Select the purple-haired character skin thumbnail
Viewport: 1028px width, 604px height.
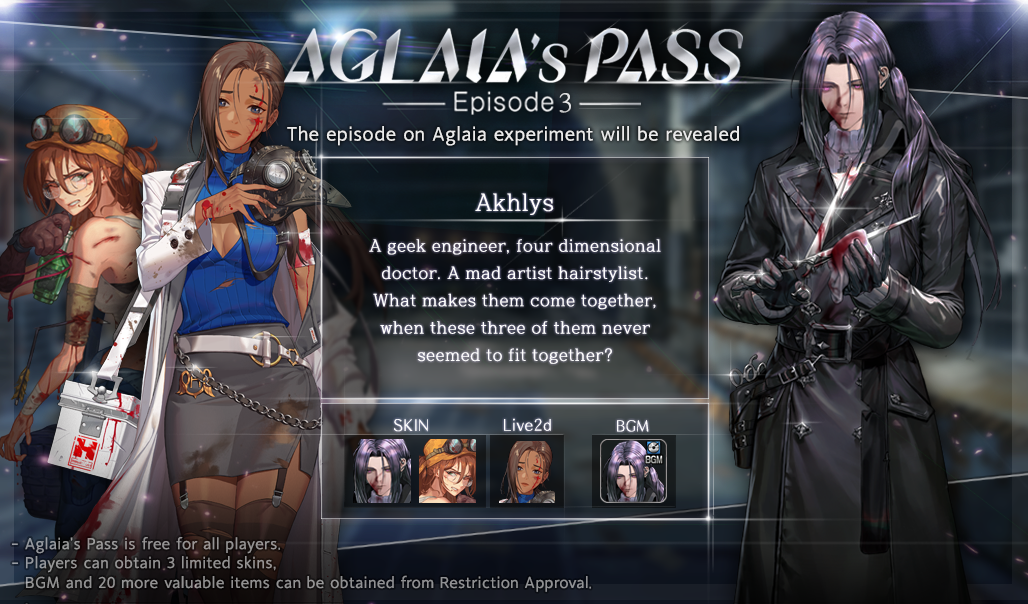[x=383, y=471]
